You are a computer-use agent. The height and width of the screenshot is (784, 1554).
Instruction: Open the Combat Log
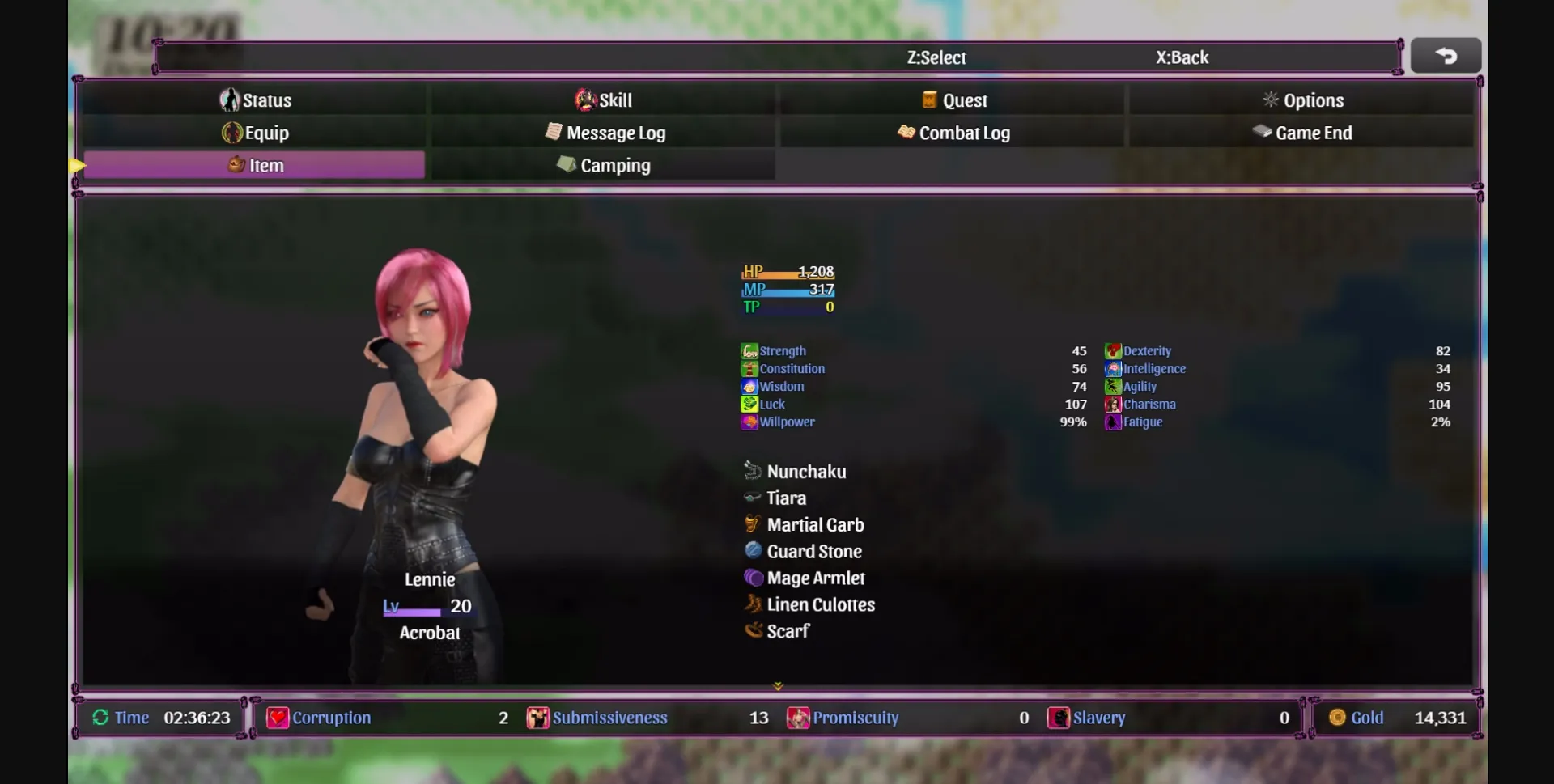pos(965,133)
